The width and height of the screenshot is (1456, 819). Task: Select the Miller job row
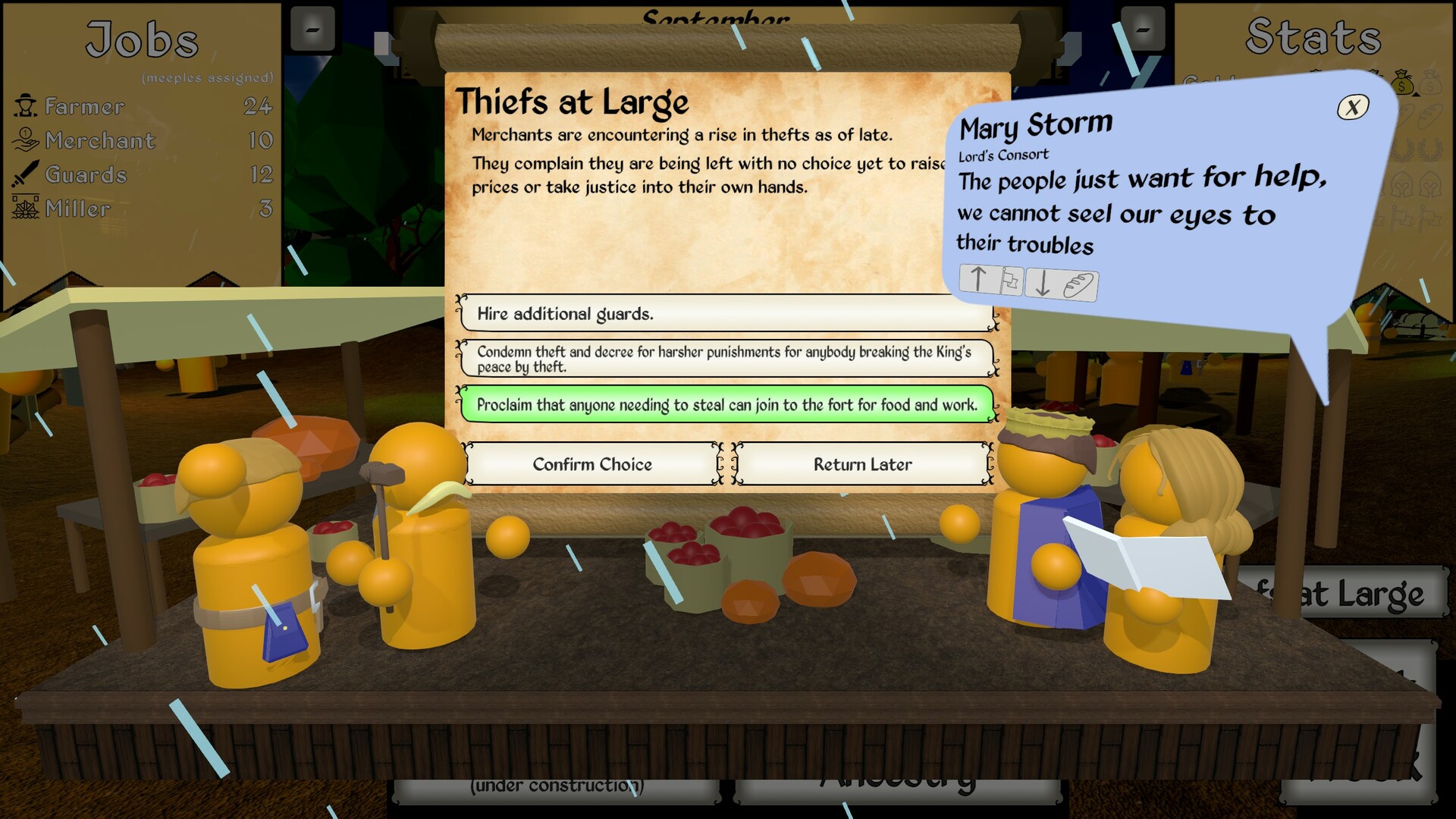[x=143, y=209]
